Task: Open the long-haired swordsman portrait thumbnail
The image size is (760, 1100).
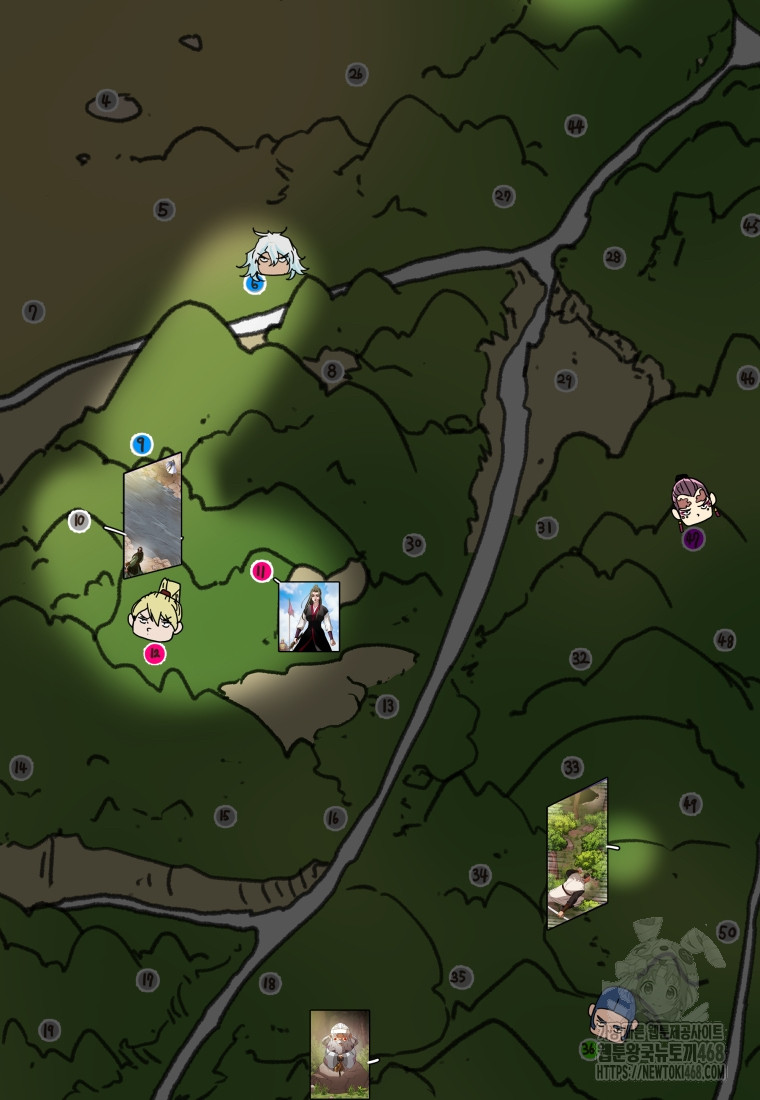Action: [308, 616]
